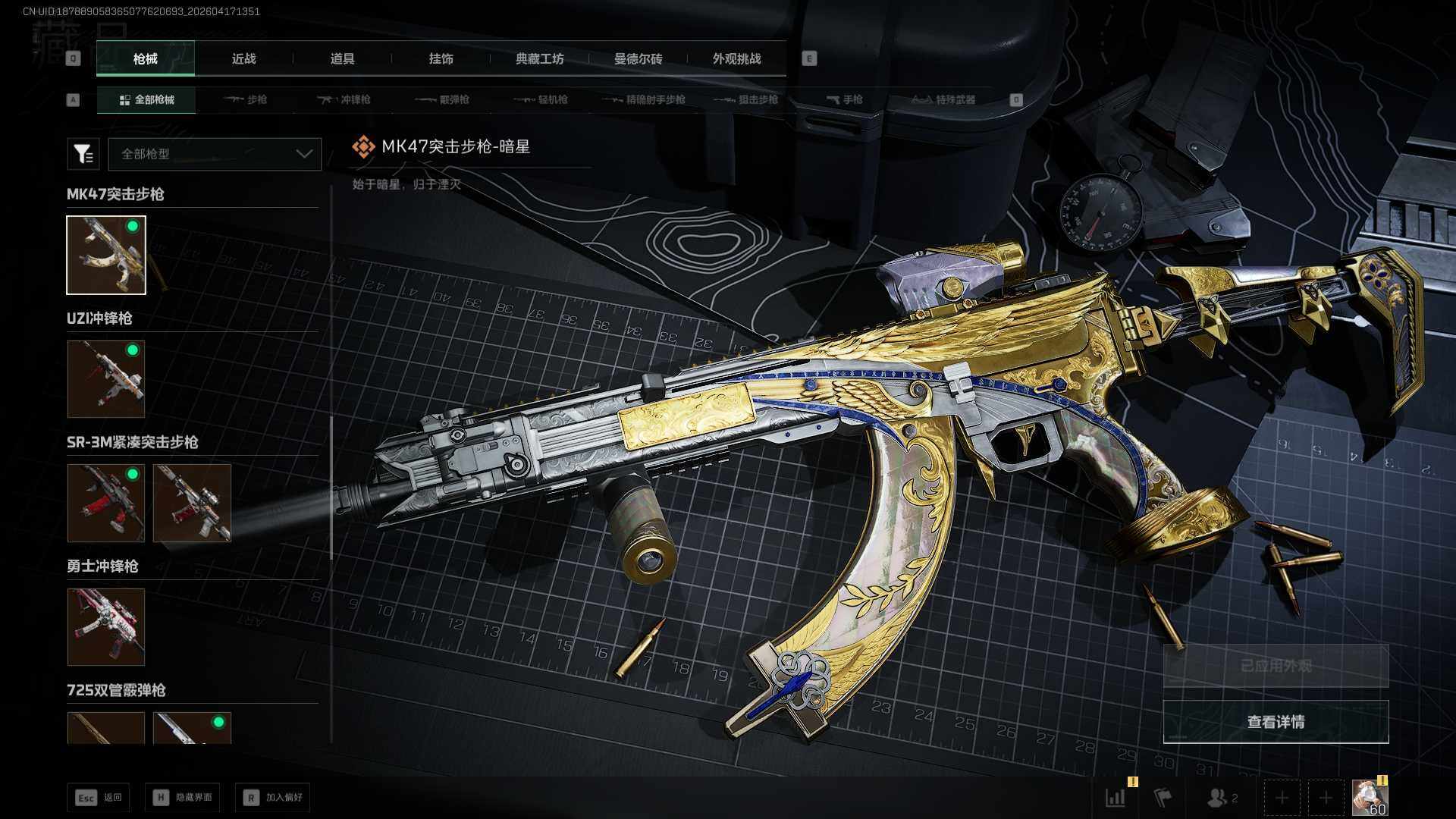Select the 挂饰 charms tab
The width and height of the screenshot is (1456, 819).
[441, 58]
